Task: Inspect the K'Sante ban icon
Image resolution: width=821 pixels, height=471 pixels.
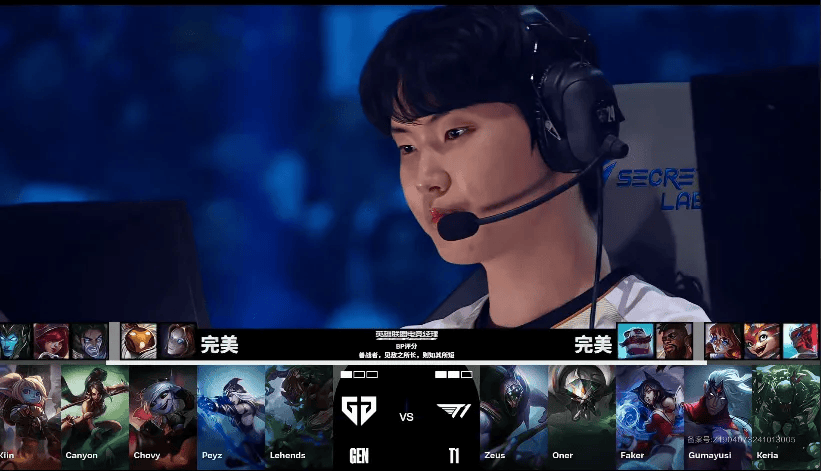Action: tap(673, 341)
